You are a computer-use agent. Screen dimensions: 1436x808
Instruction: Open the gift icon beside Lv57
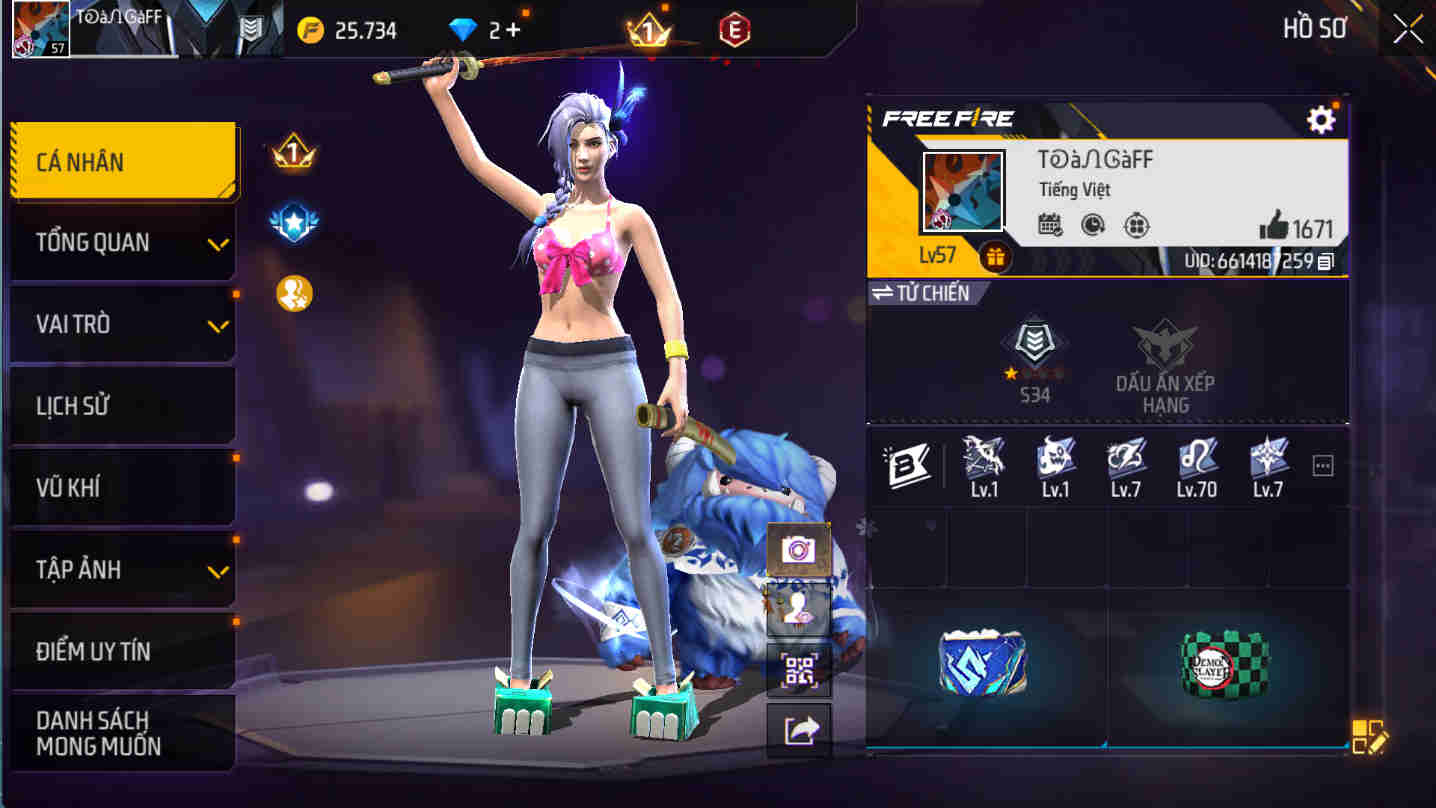[997, 258]
